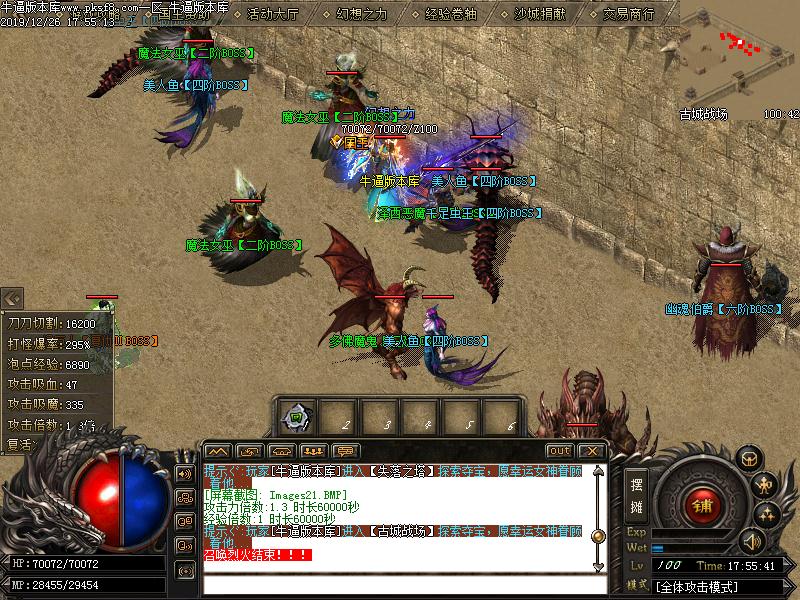
Task: Open the skills sparkle icon
Action: tap(767, 514)
